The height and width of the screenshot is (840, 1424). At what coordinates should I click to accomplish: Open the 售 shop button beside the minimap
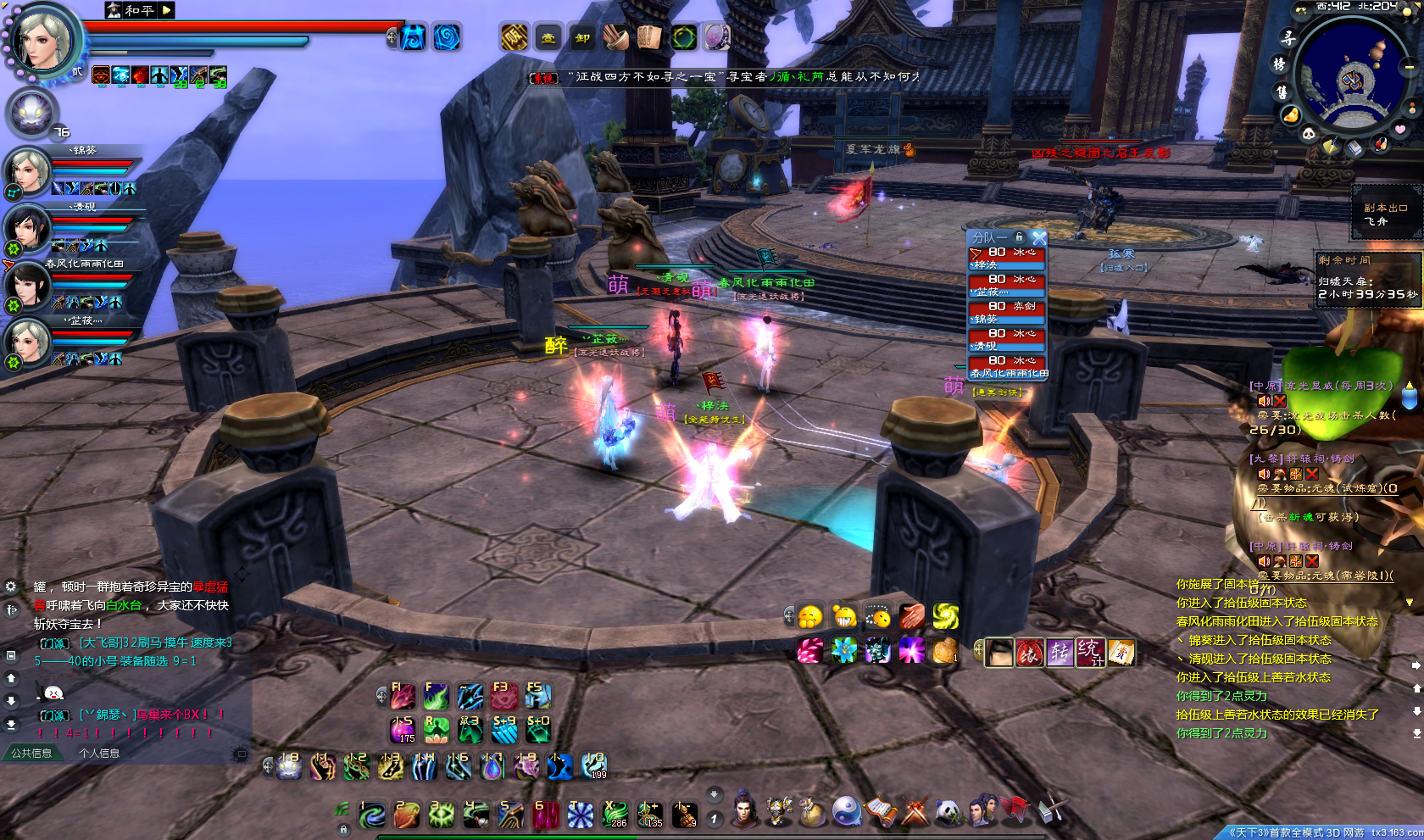point(1282,92)
